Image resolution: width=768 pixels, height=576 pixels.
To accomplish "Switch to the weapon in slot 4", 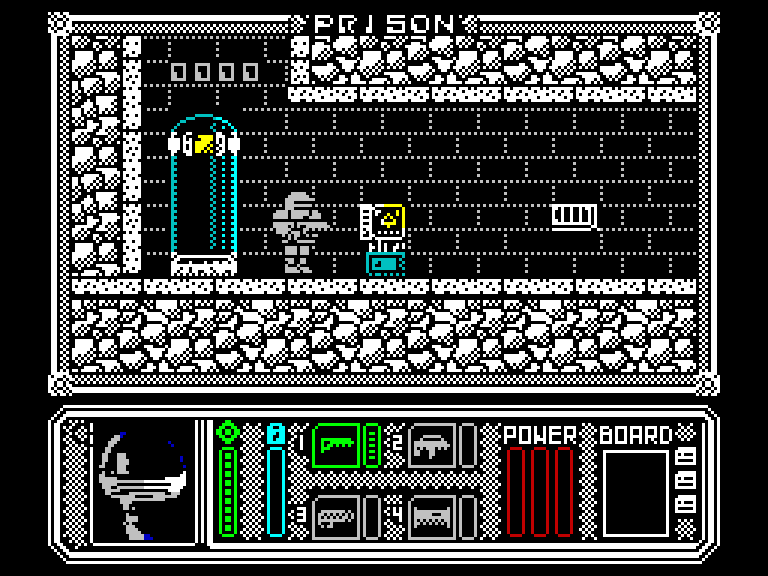I will click(432, 516).
